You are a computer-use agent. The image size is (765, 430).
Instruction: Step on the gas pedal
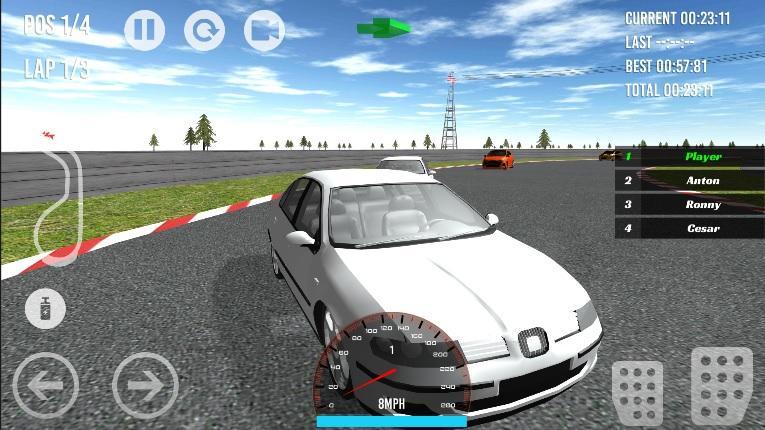(722, 385)
